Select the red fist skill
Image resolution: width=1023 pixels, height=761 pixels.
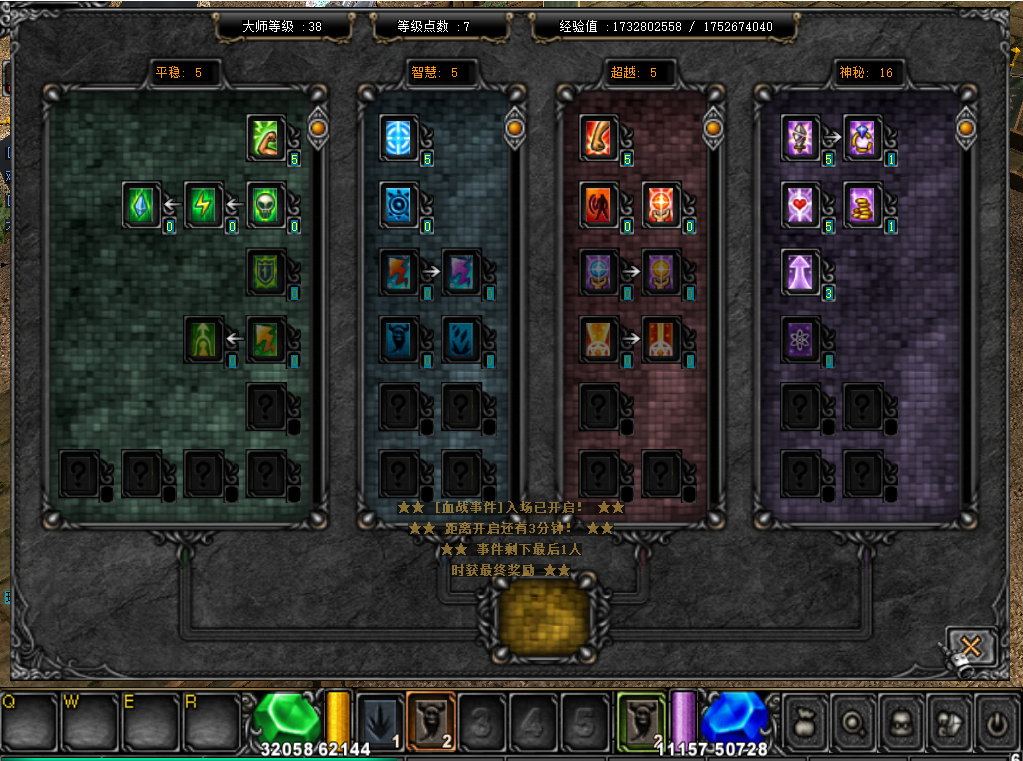pos(599,137)
